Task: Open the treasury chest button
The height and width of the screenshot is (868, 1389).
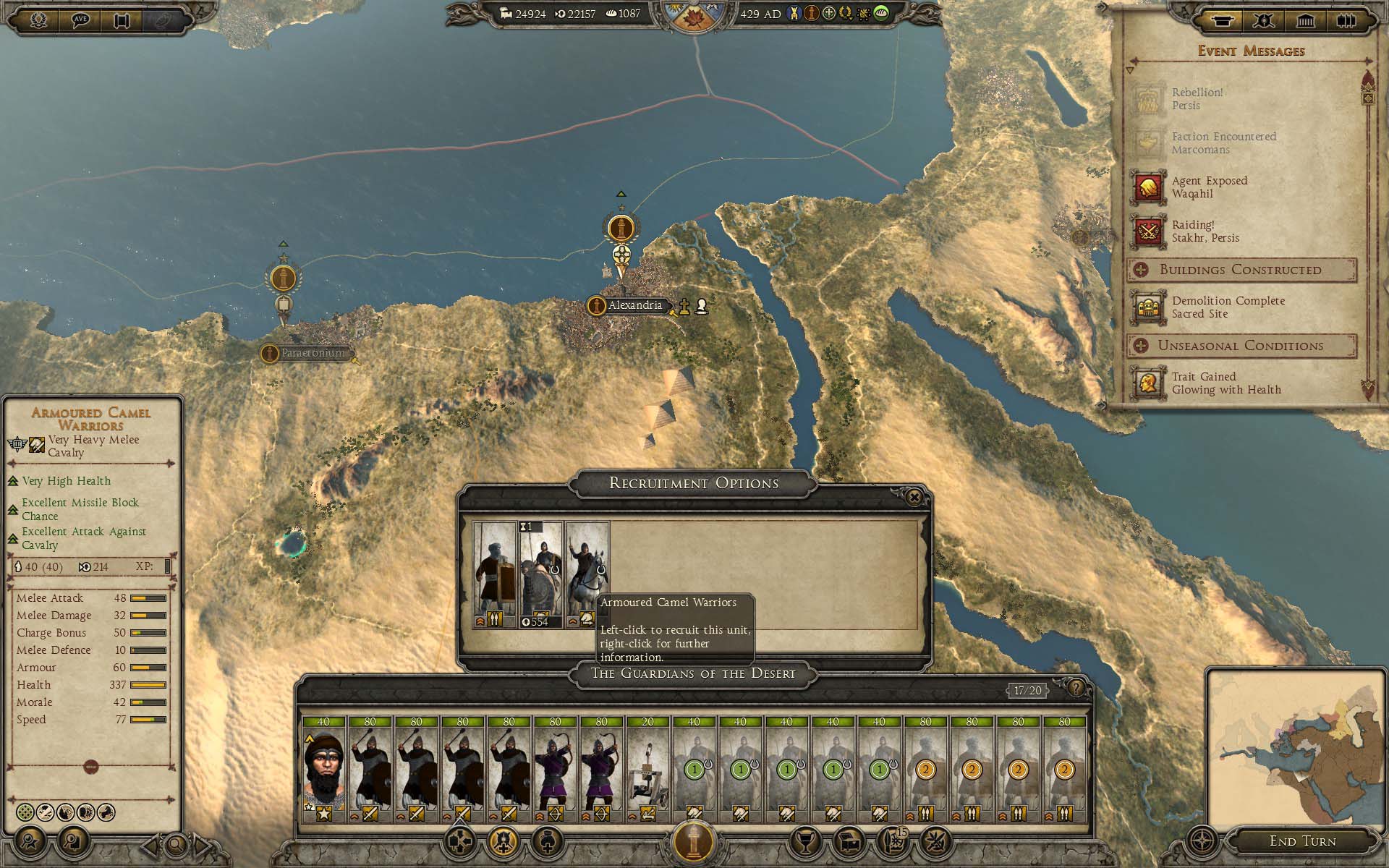Action: coord(849,841)
